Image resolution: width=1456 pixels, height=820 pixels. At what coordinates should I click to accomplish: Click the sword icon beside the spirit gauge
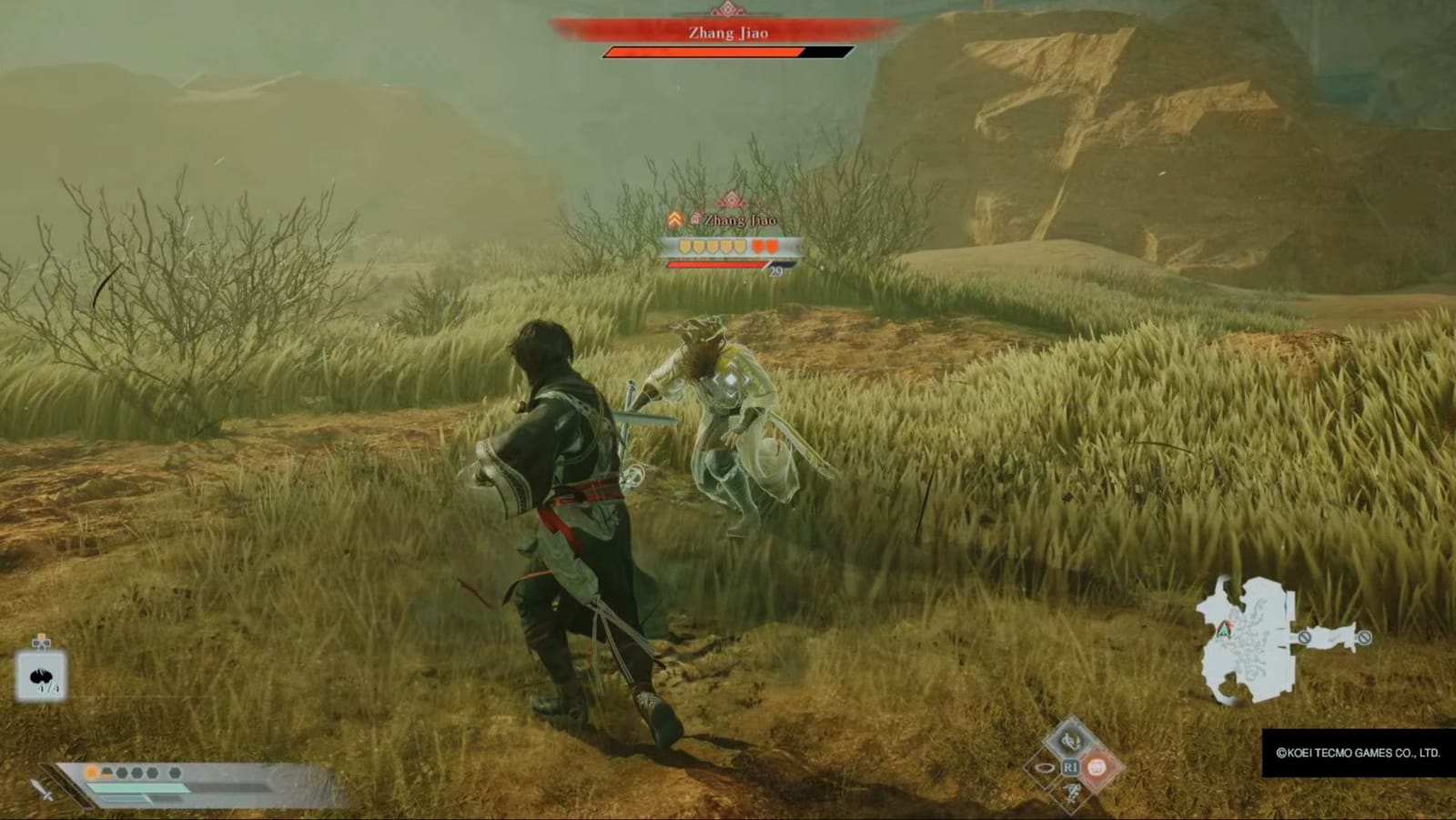tap(40, 791)
